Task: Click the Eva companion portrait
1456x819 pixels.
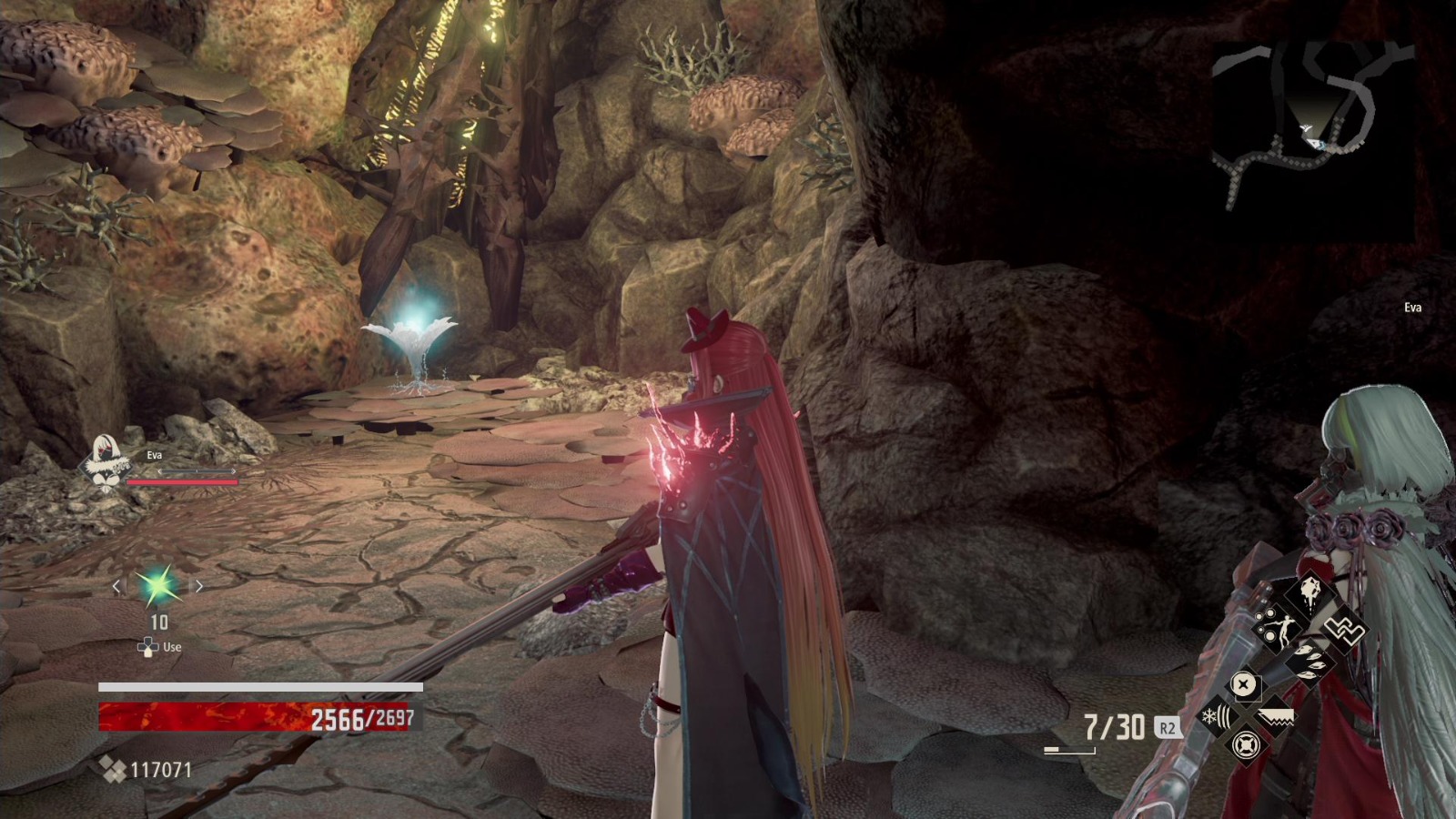Action: tap(106, 460)
